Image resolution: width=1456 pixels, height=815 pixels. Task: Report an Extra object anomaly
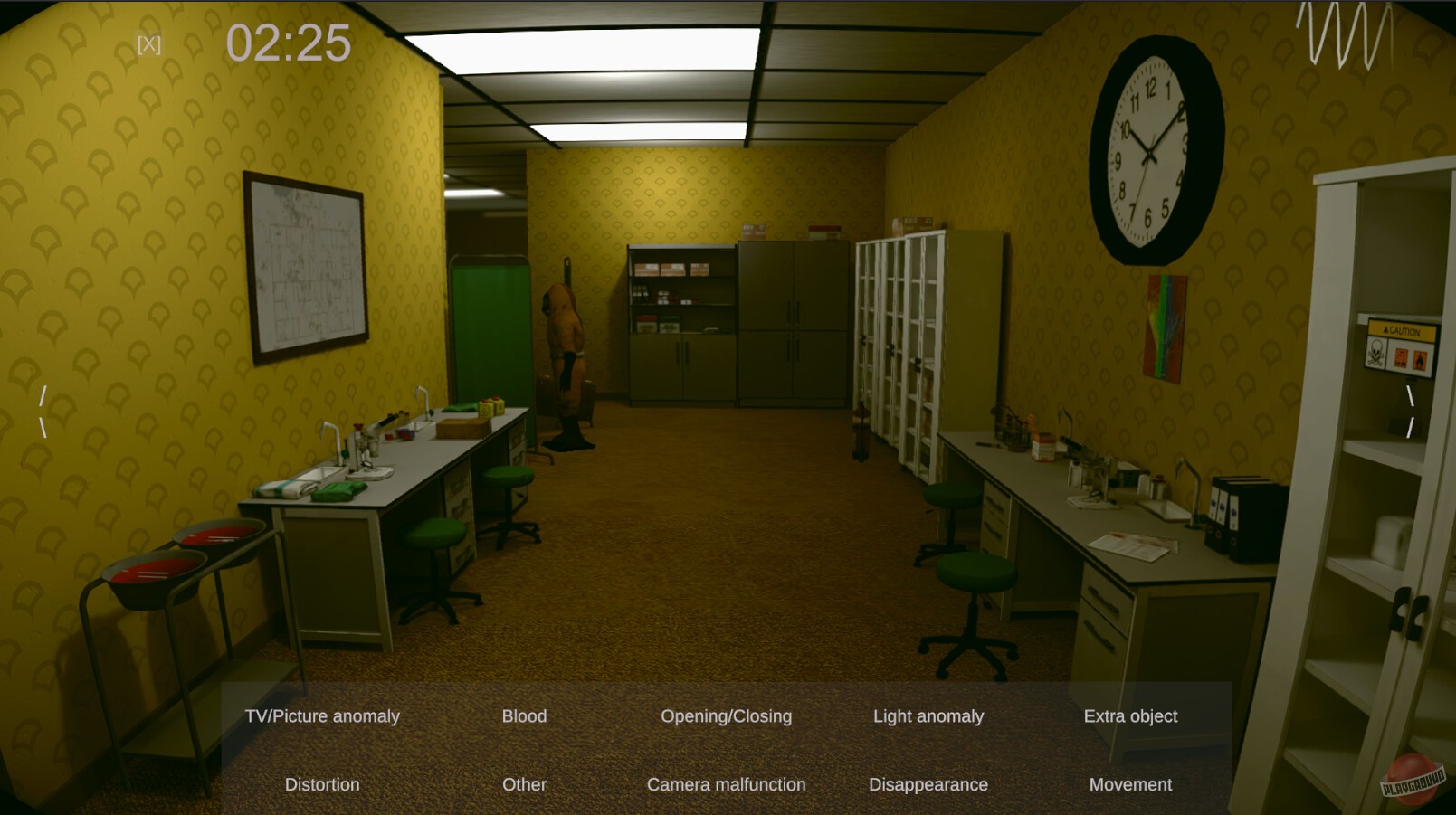[1131, 715]
